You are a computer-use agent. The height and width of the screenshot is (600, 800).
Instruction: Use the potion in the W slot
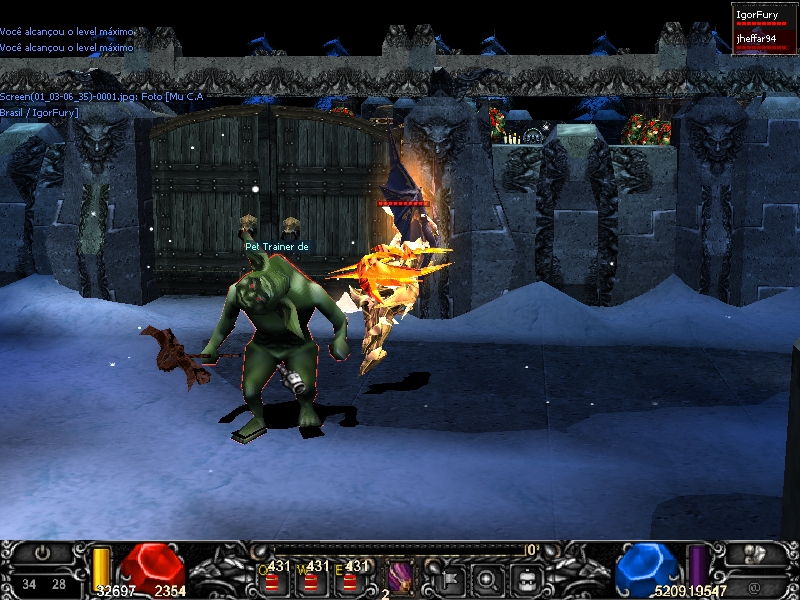point(311,580)
